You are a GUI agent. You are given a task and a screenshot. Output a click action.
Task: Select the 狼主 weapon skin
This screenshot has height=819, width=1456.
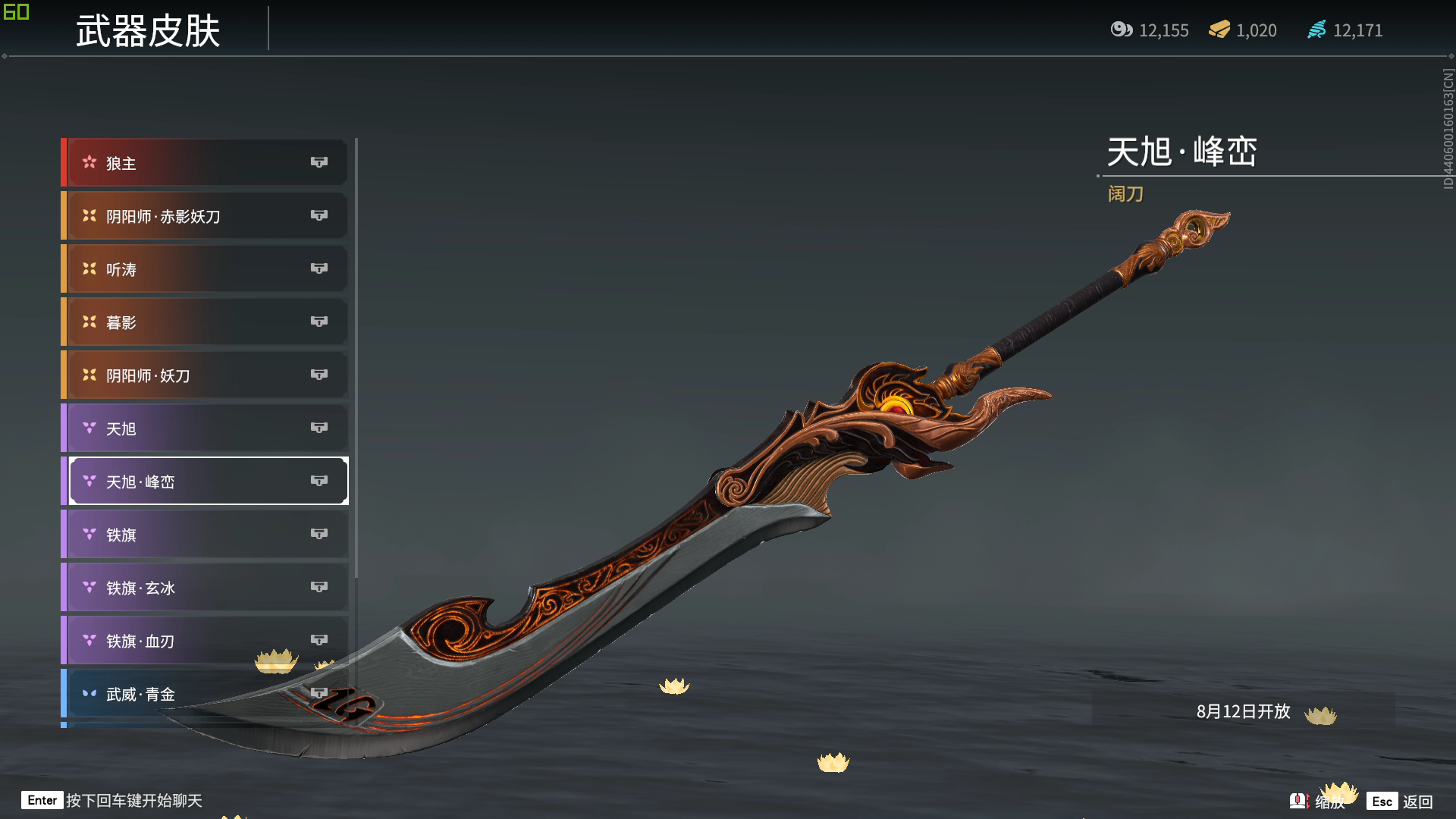pyautogui.click(x=205, y=163)
